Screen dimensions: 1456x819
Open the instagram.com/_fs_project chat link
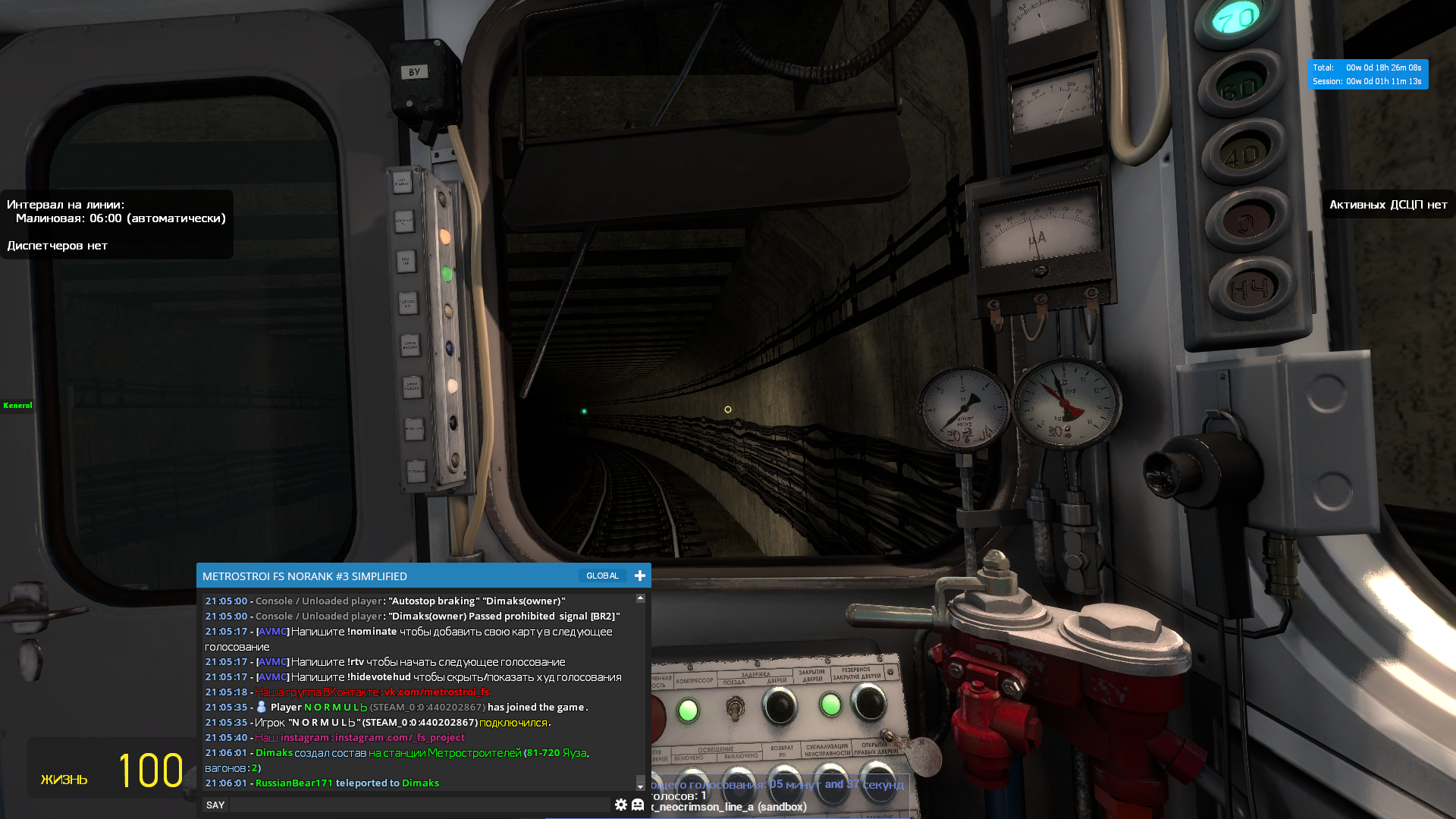400,737
